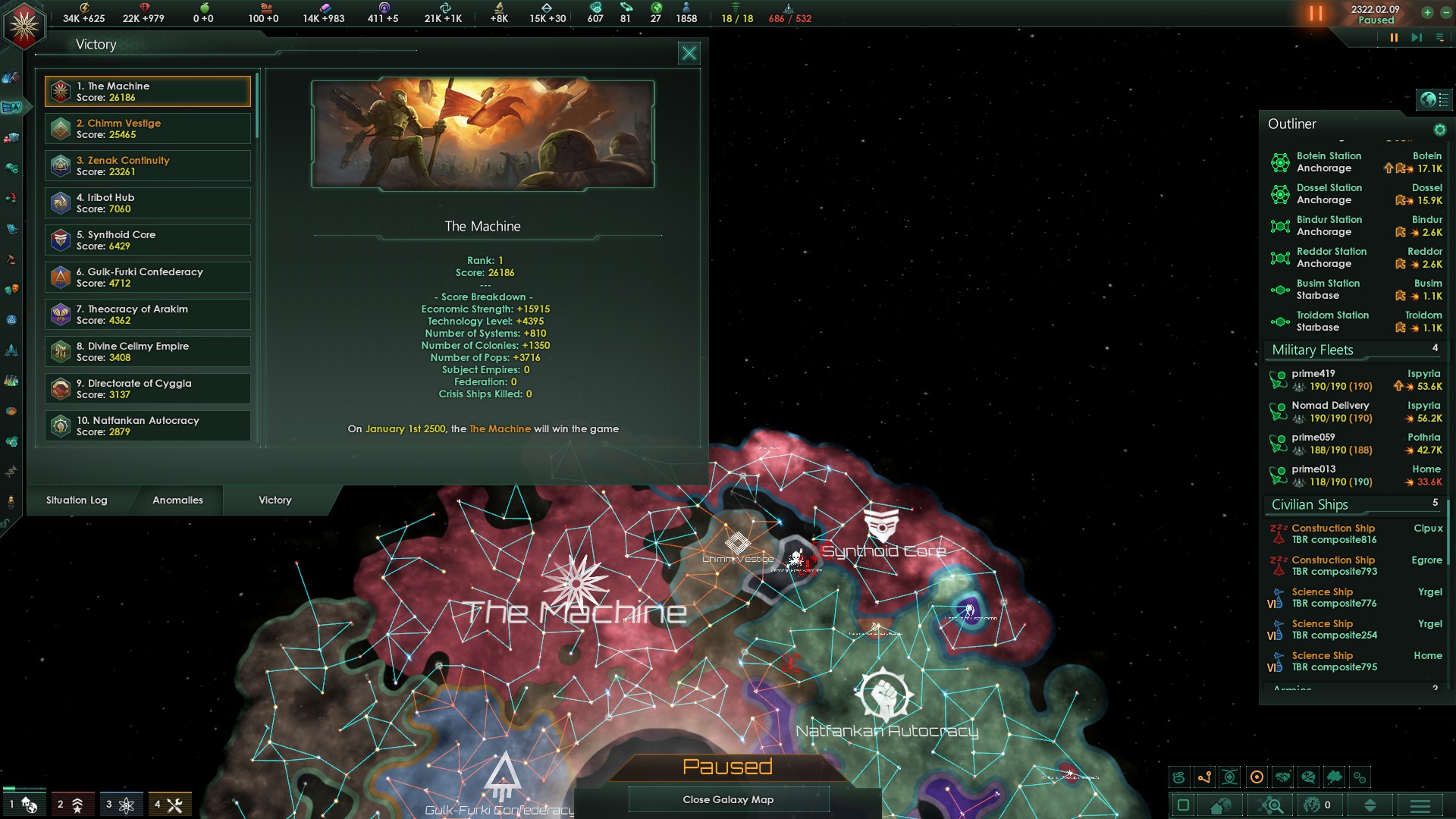Open the expansion planner magnifier icon
Screen dimensions: 1456x819
[x=1270, y=805]
